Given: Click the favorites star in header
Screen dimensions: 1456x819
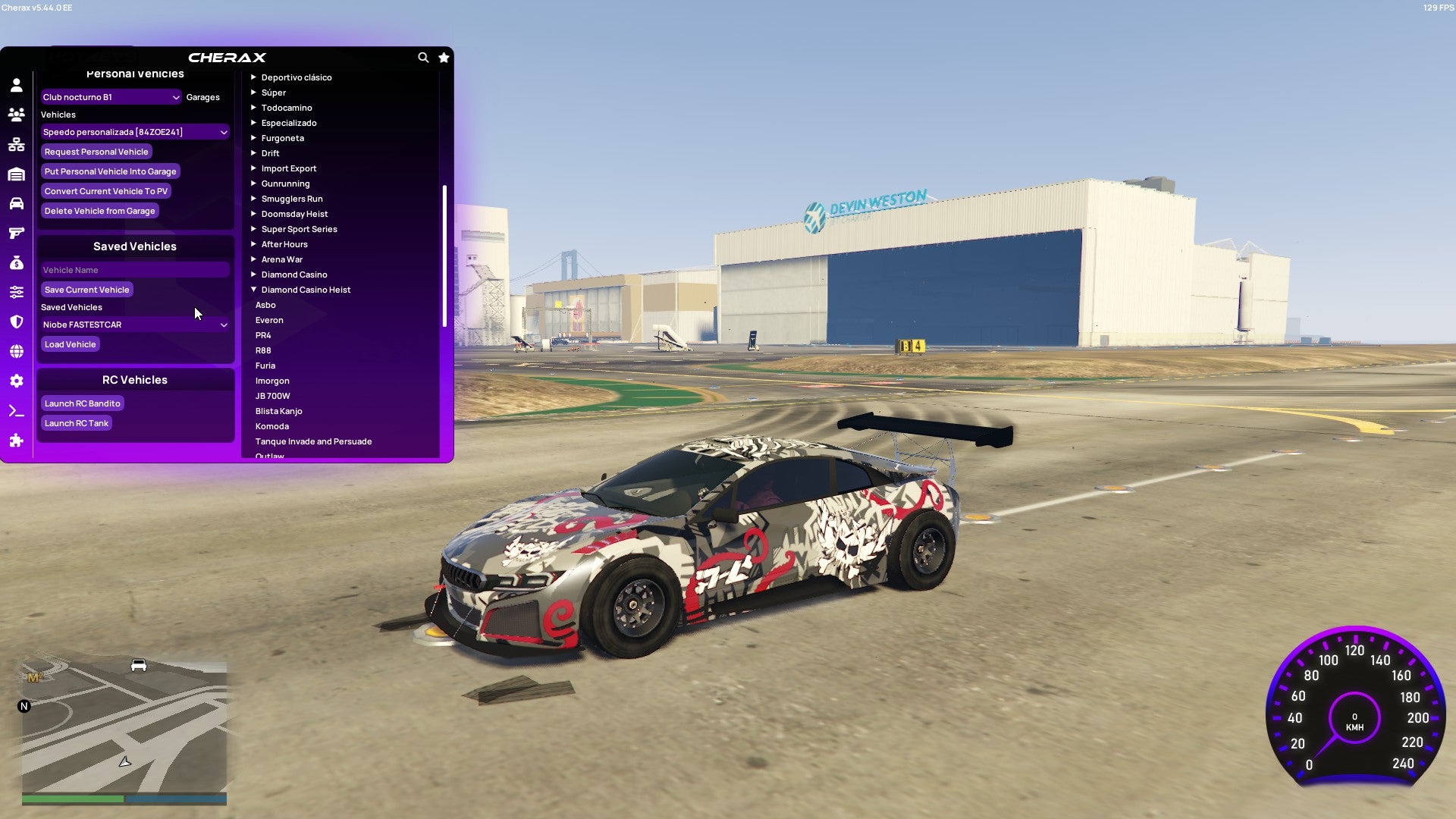Looking at the screenshot, I should click(x=444, y=58).
